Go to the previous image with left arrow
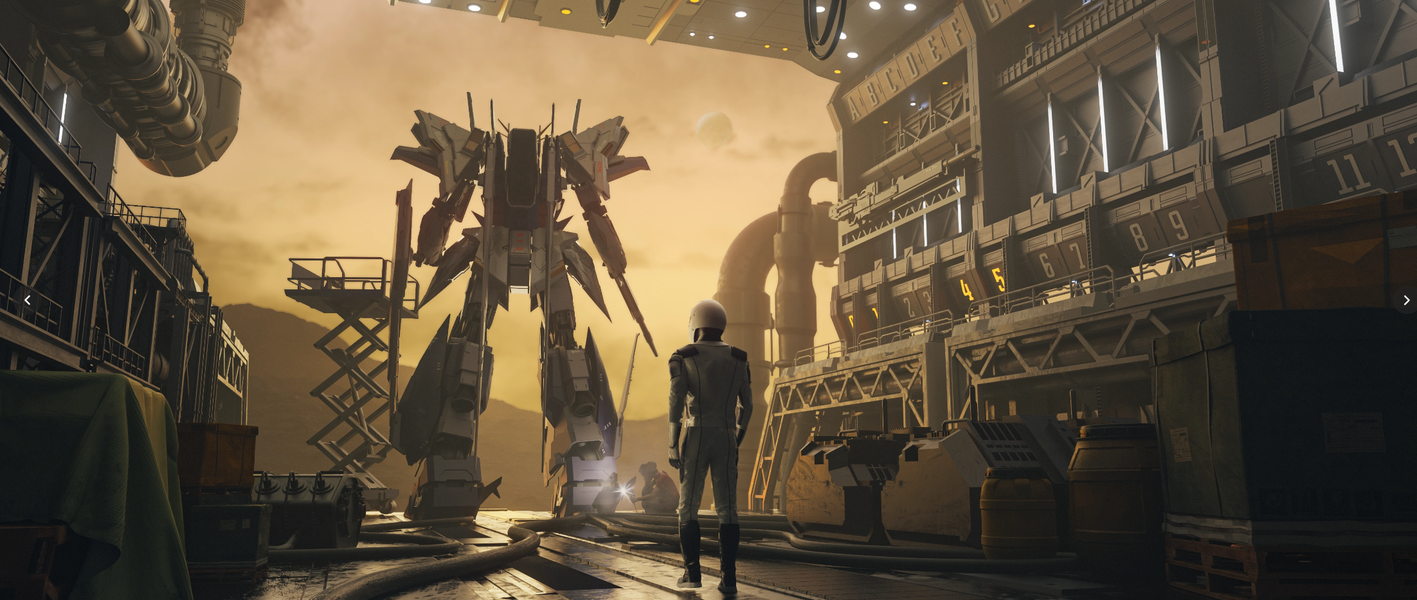1417x600 pixels. (x=27, y=300)
